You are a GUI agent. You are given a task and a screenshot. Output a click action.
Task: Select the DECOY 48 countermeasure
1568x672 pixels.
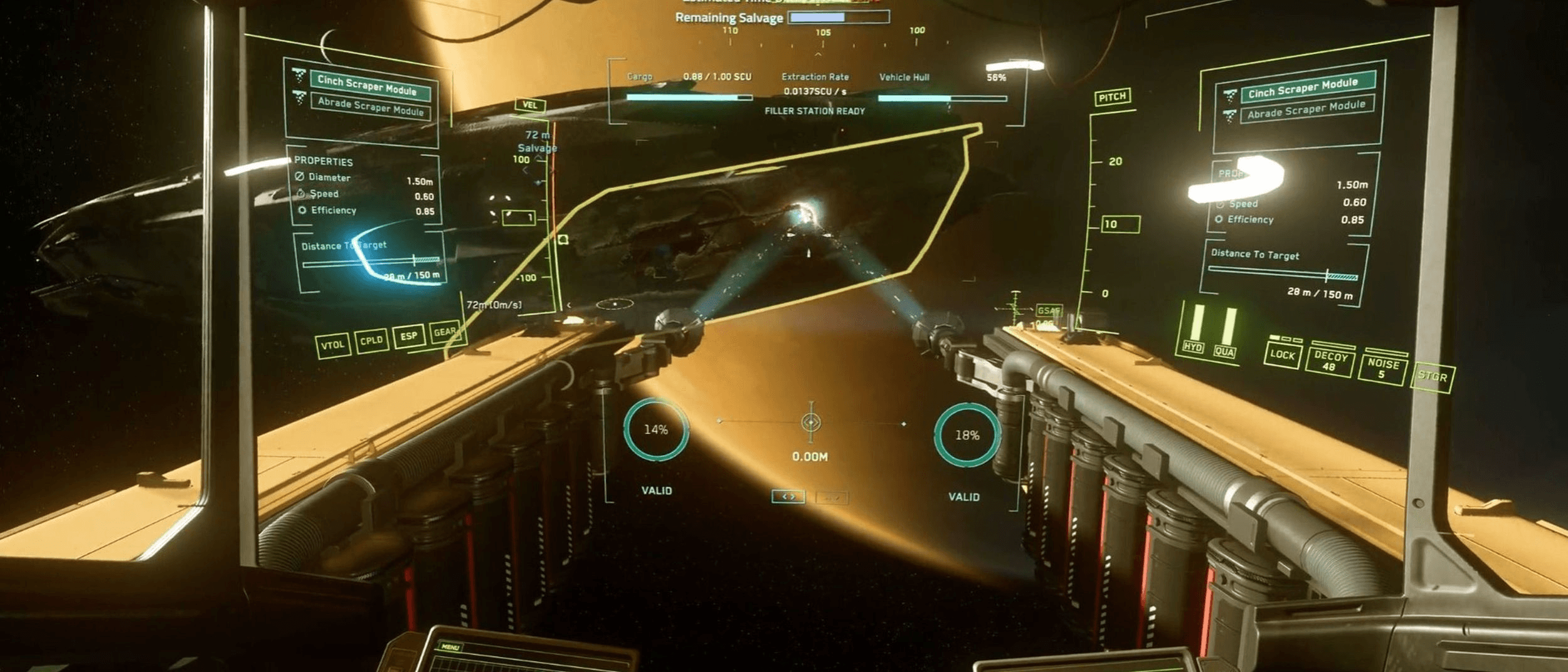pyautogui.click(x=1330, y=361)
